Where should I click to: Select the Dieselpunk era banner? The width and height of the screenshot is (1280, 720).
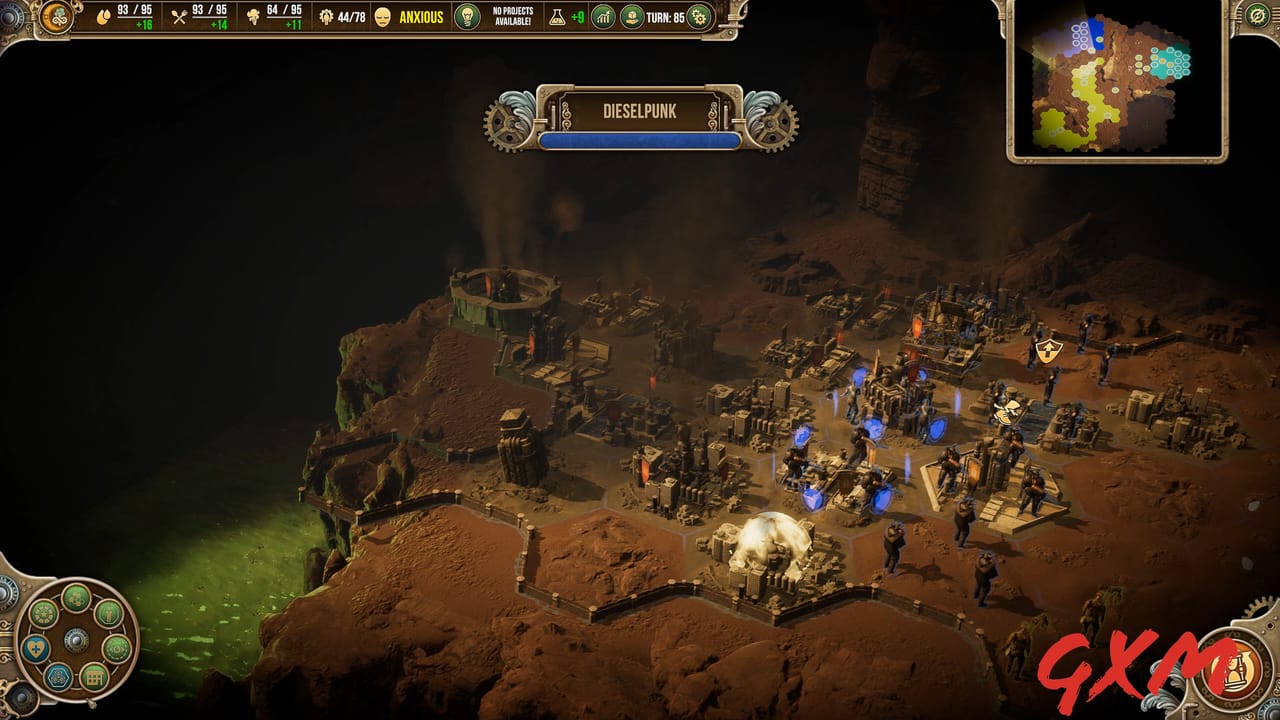click(639, 112)
